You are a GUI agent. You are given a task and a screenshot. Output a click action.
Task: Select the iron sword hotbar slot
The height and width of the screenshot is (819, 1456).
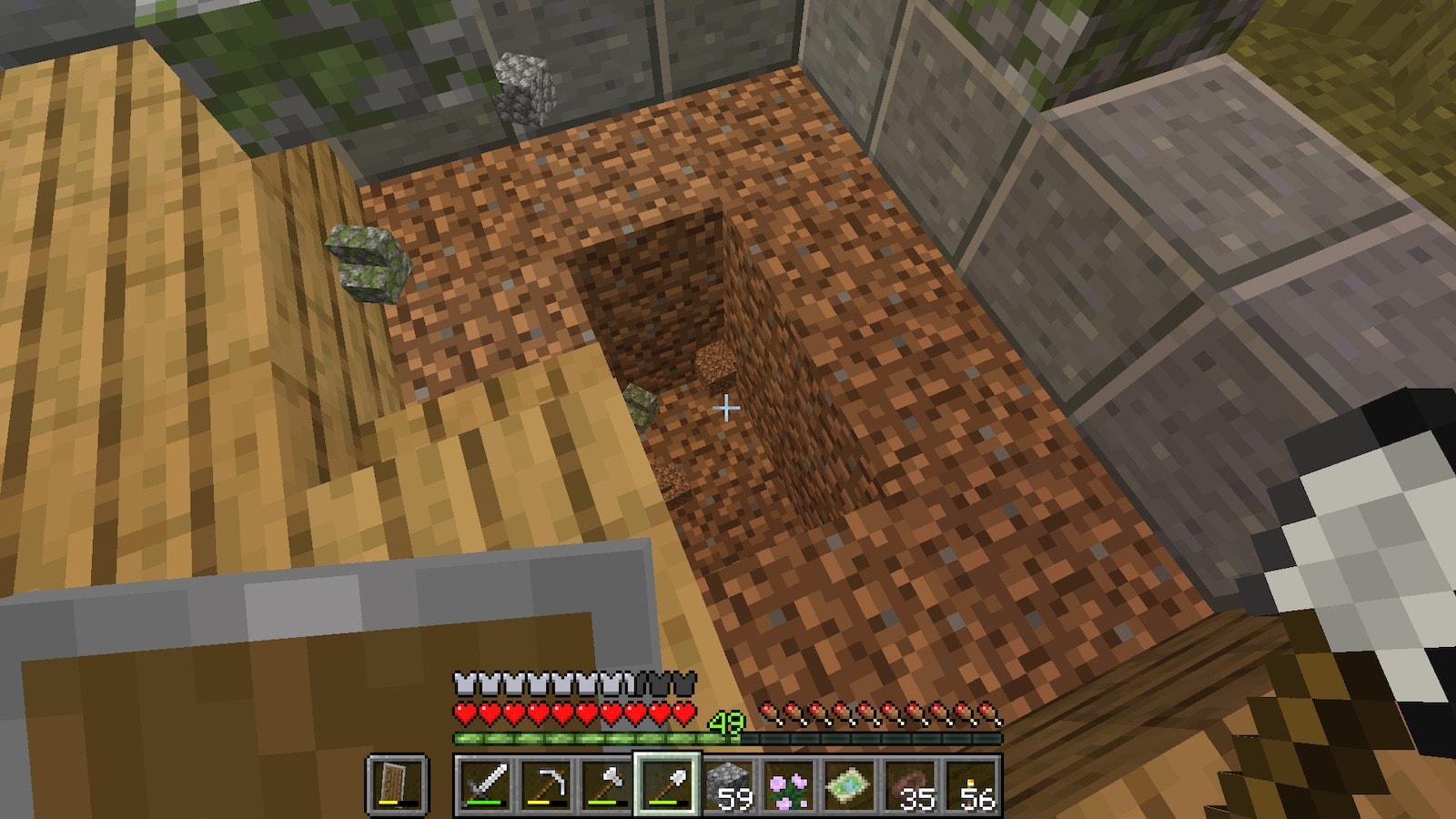pos(485,784)
